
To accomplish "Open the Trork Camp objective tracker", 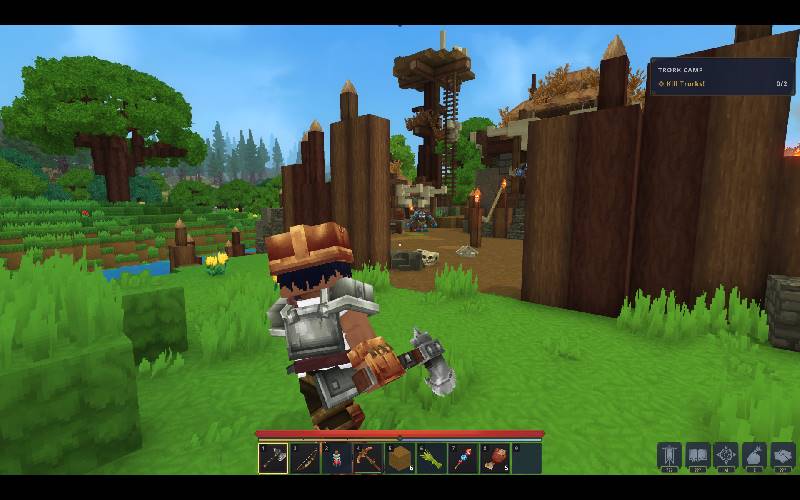I will click(722, 77).
